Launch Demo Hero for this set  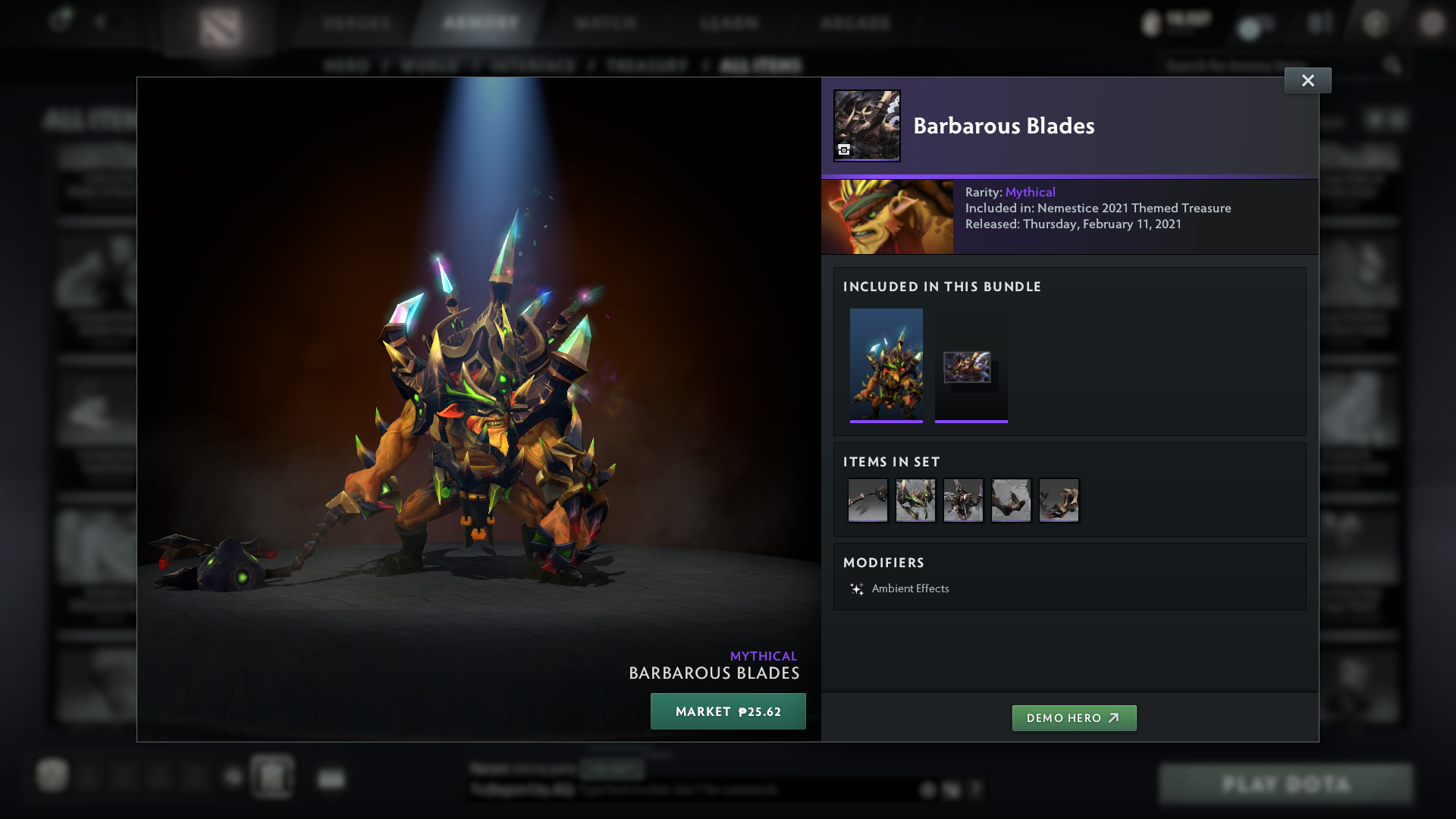[1074, 718]
